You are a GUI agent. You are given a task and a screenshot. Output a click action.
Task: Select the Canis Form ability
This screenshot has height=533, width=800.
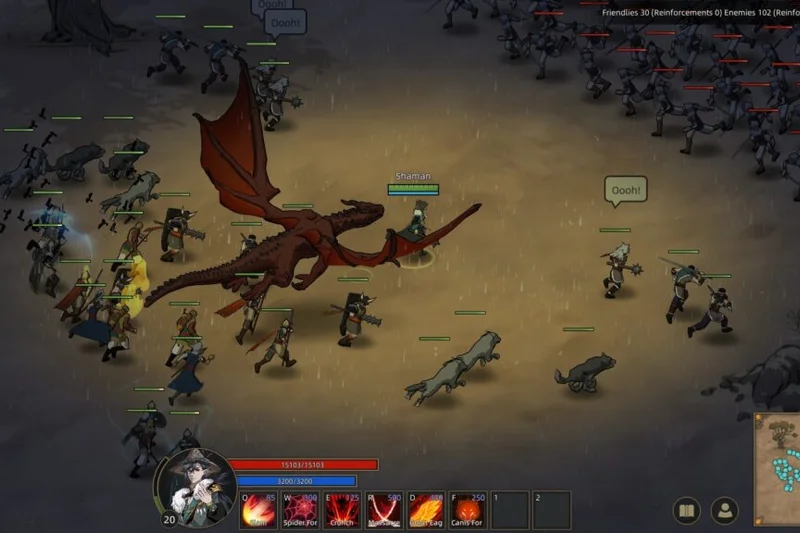point(468,509)
